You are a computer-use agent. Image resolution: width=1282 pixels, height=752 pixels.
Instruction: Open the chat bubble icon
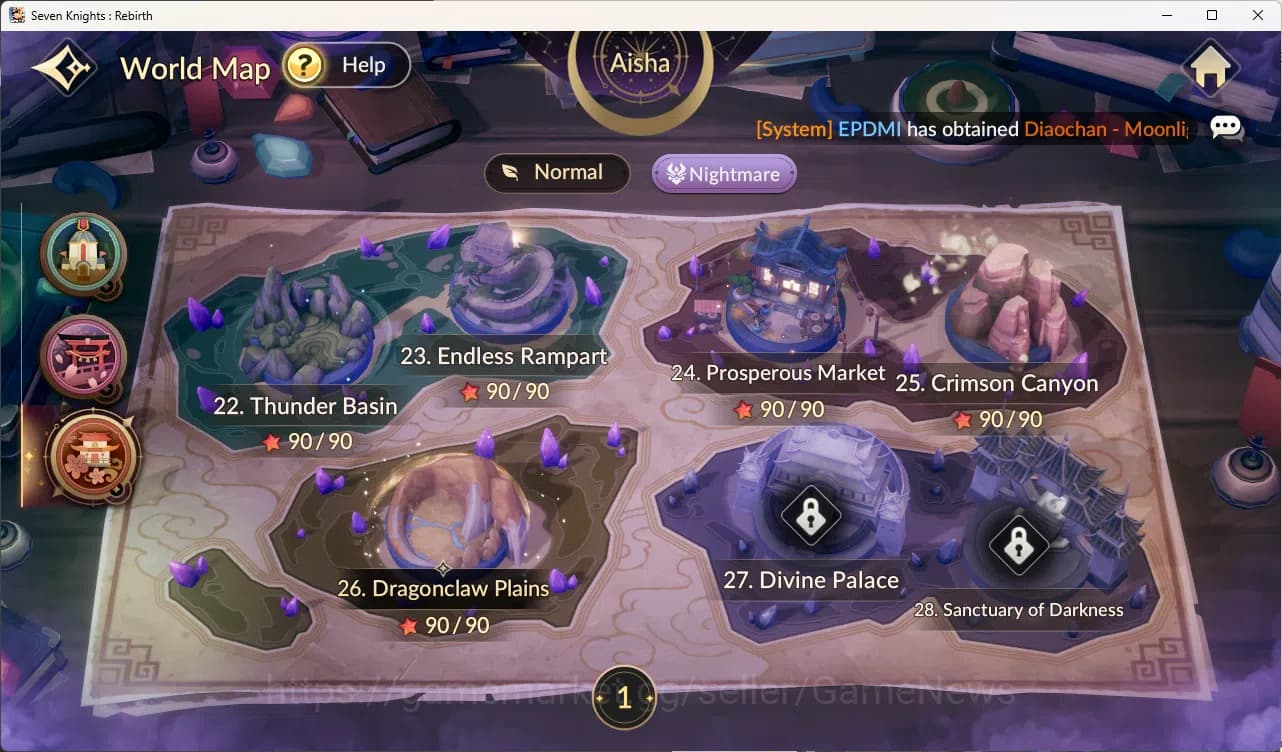coord(1226,128)
